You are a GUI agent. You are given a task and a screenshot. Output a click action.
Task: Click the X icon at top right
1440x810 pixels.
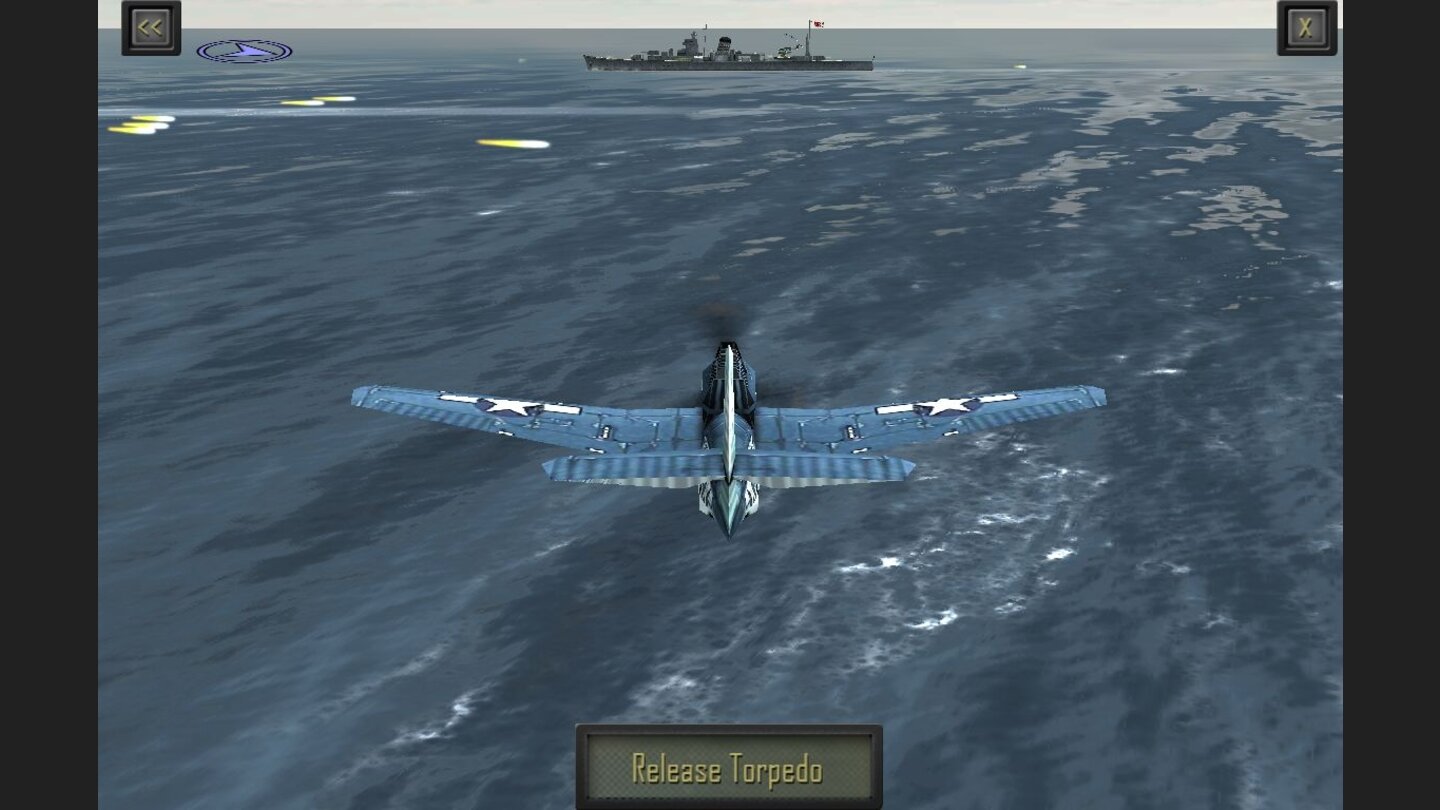(x=1305, y=27)
